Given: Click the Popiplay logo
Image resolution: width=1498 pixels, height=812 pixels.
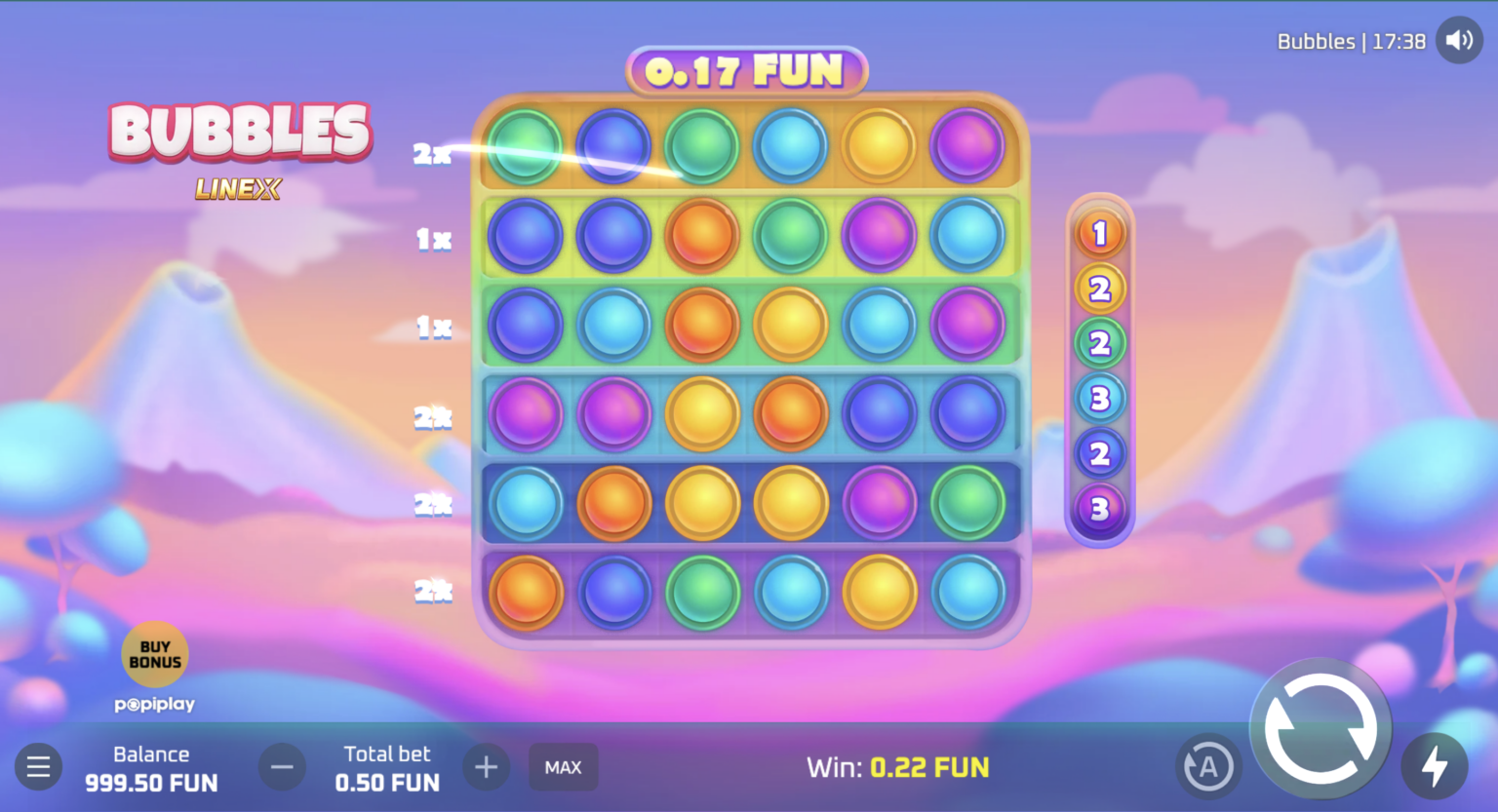Looking at the screenshot, I should pos(153,704).
